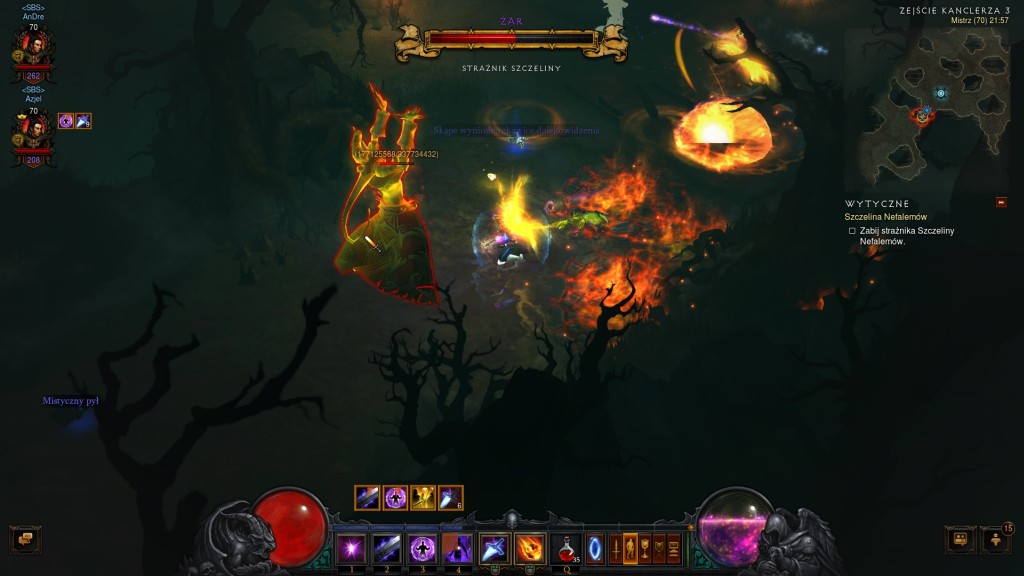Image resolution: width=1024 pixels, height=576 pixels.
Task: Open the notifications button in bottom-right corner
Action: pos(995,539)
